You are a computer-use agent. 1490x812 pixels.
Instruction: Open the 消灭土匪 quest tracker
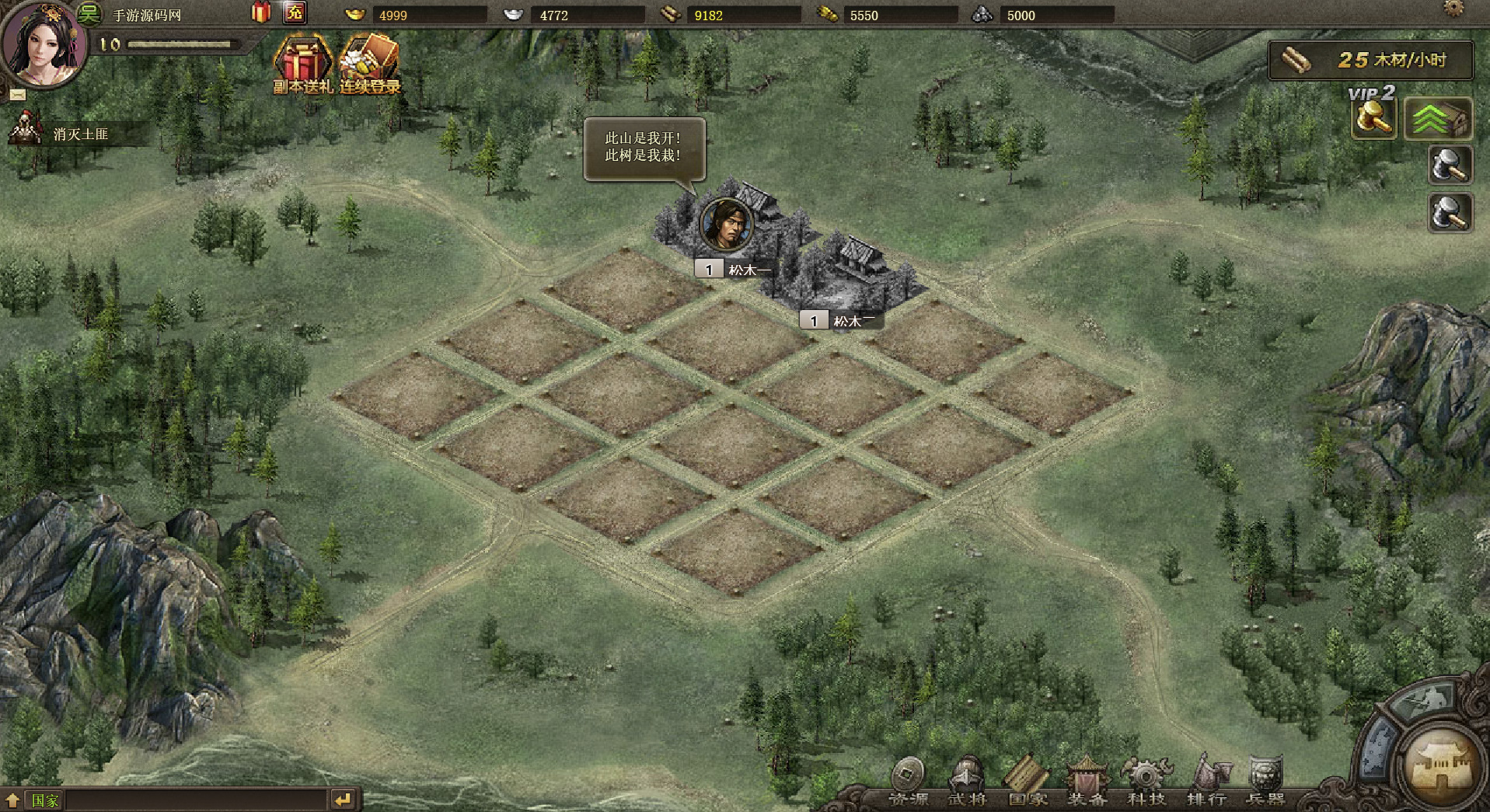point(78,134)
